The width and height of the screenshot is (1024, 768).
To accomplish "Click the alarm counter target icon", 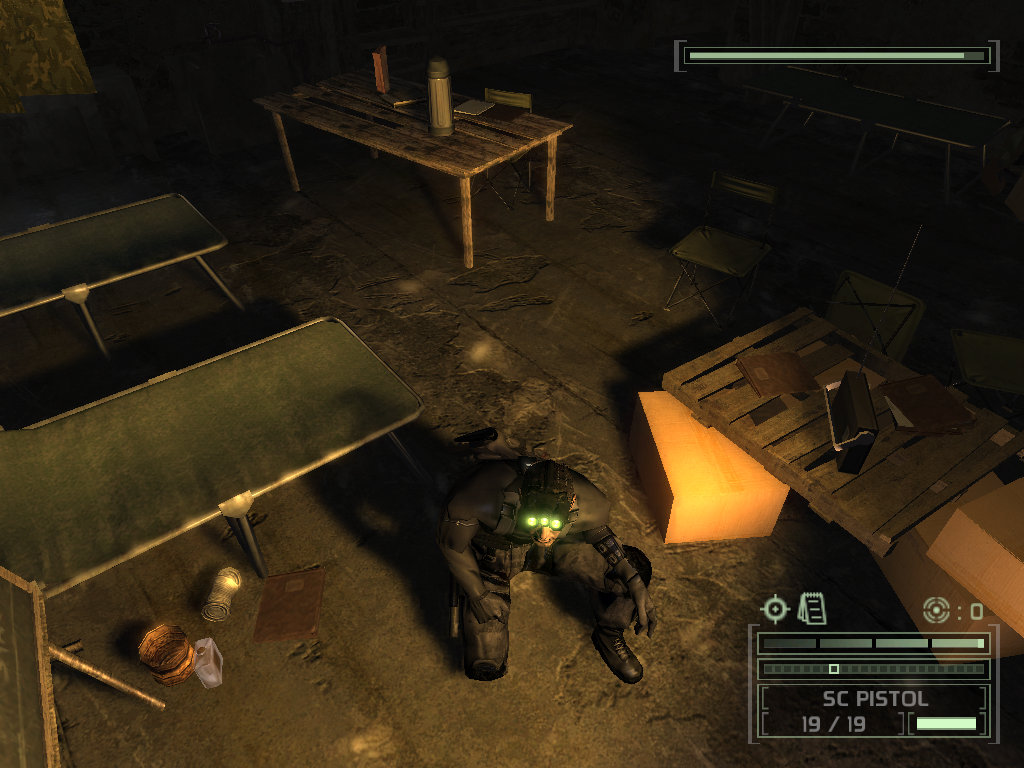I will pyautogui.click(x=937, y=609).
